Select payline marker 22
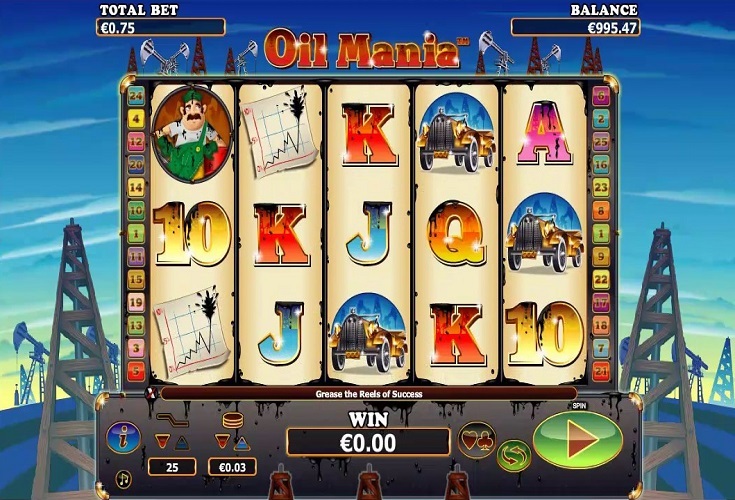735x500 pixels. [601, 279]
